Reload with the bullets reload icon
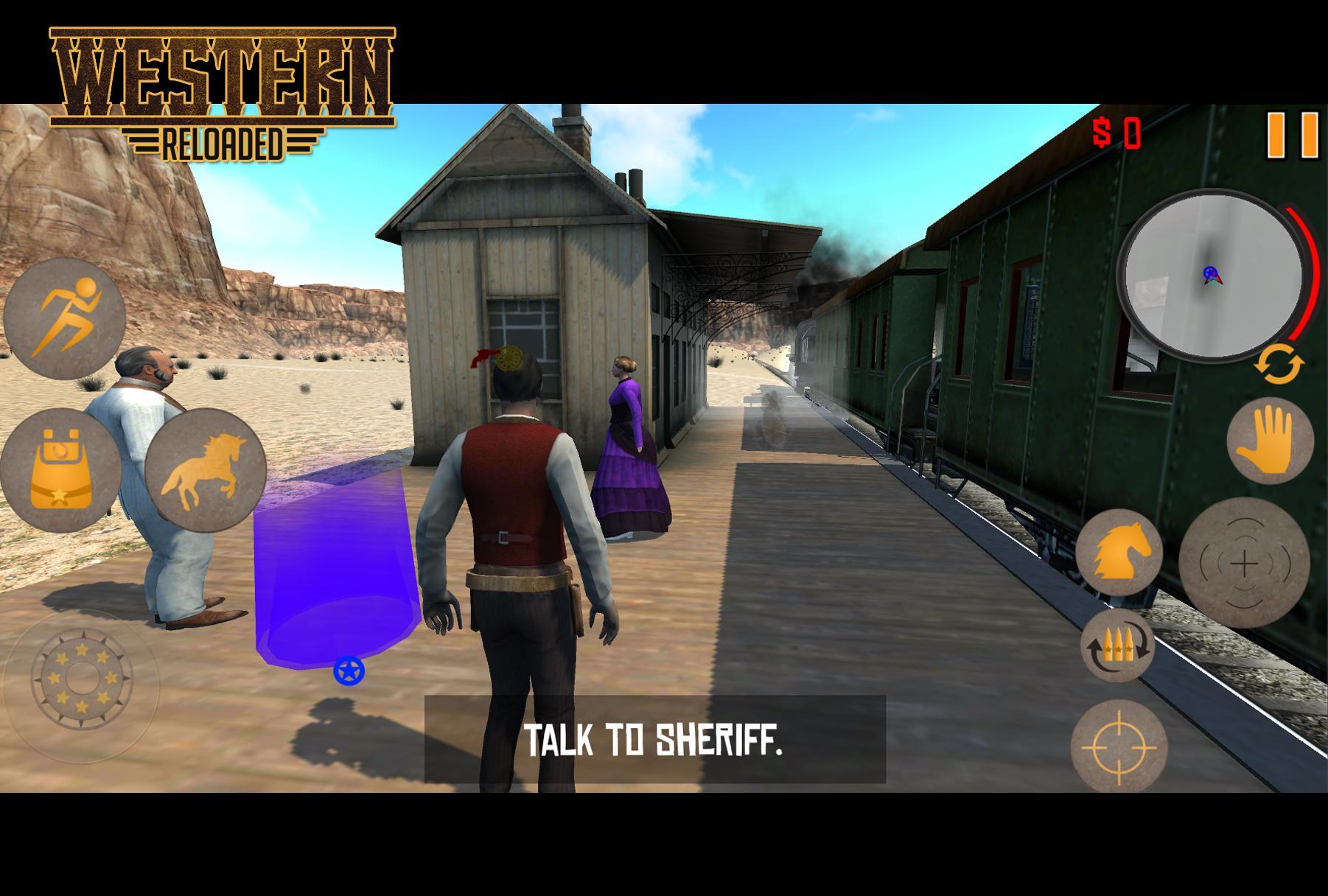The height and width of the screenshot is (896, 1328). pyautogui.click(x=1117, y=645)
